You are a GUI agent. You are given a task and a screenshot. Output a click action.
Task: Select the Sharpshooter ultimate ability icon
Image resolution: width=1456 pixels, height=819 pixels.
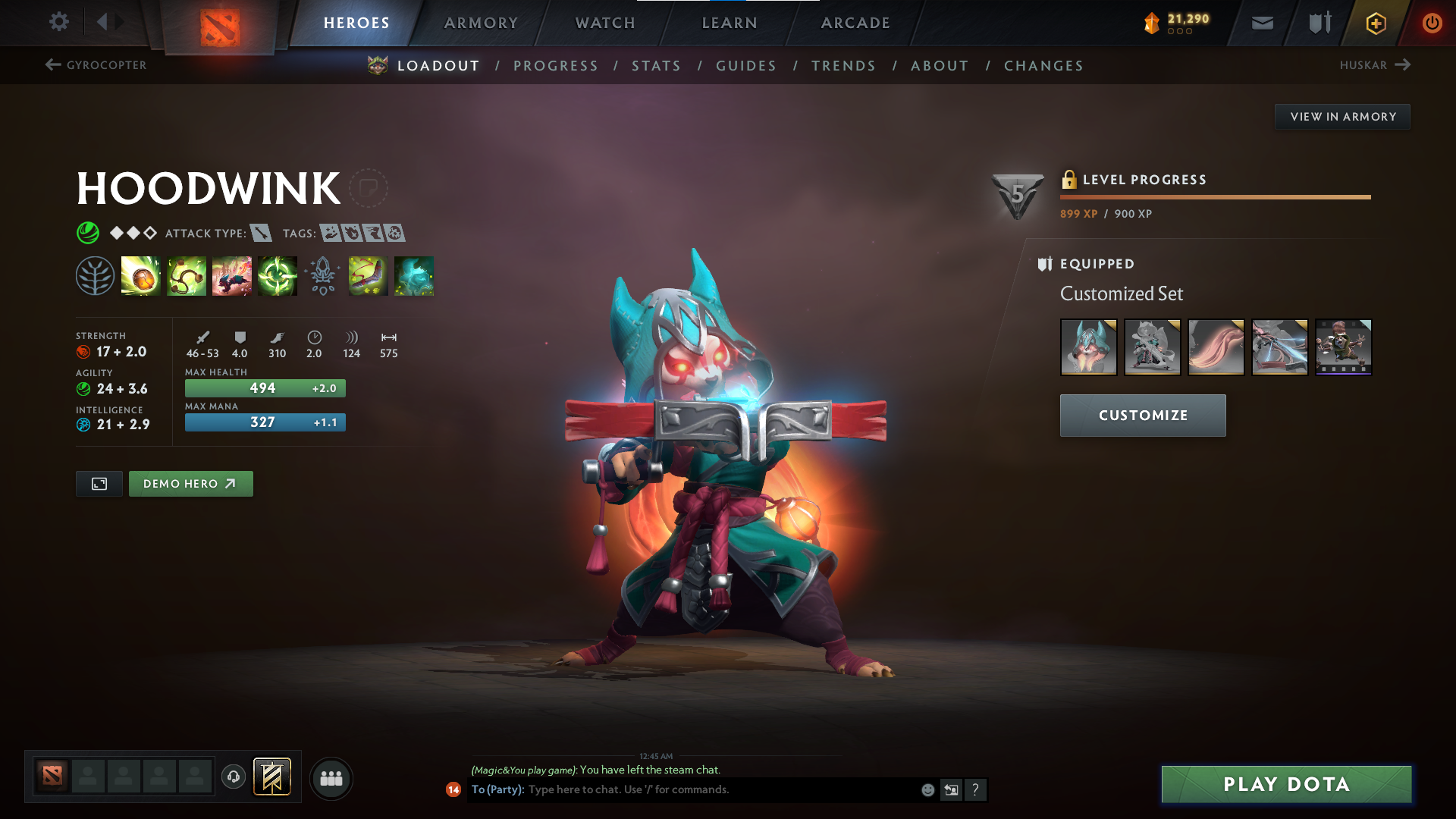click(277, 276)
